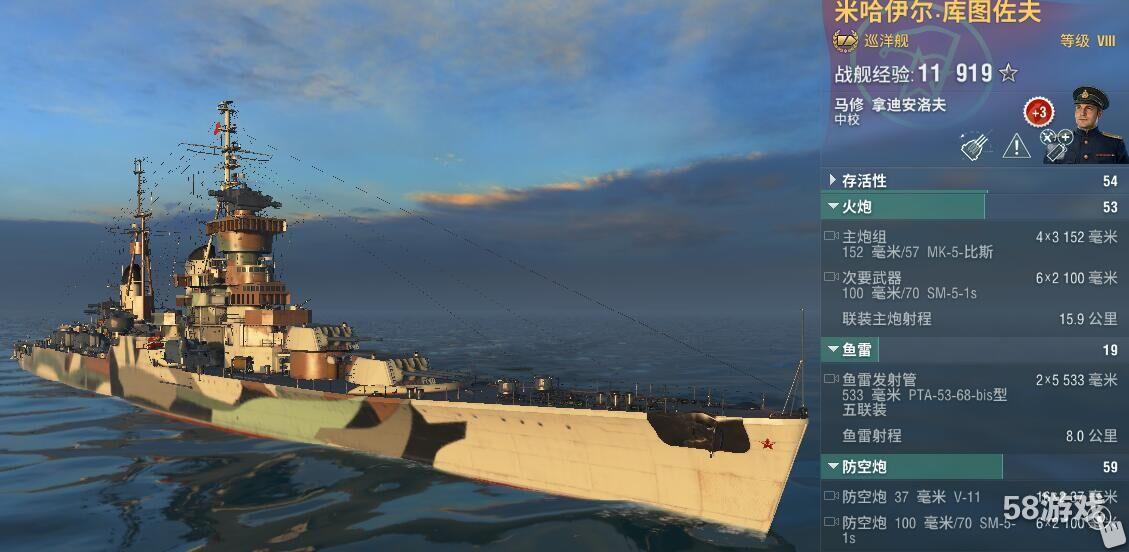Click the cruiser class emblem icon

point(845,41)
